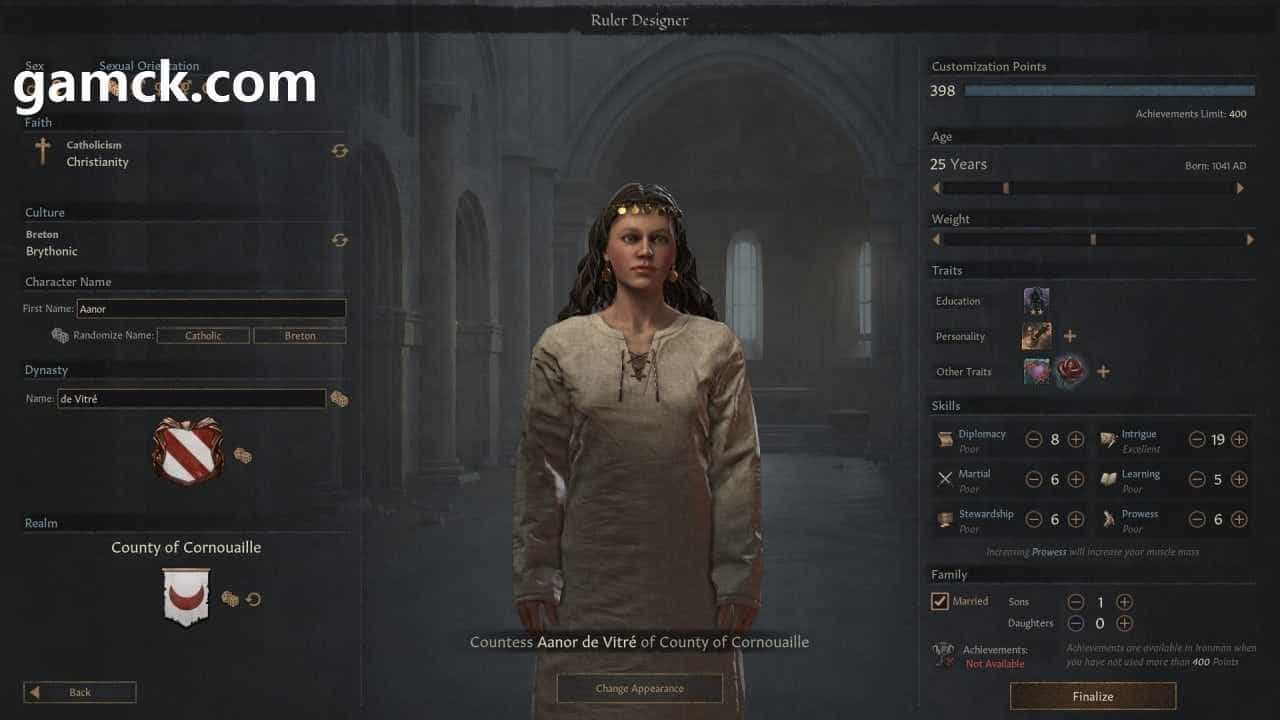
Task: Randomize name using Catholic list
Action: 203,336
